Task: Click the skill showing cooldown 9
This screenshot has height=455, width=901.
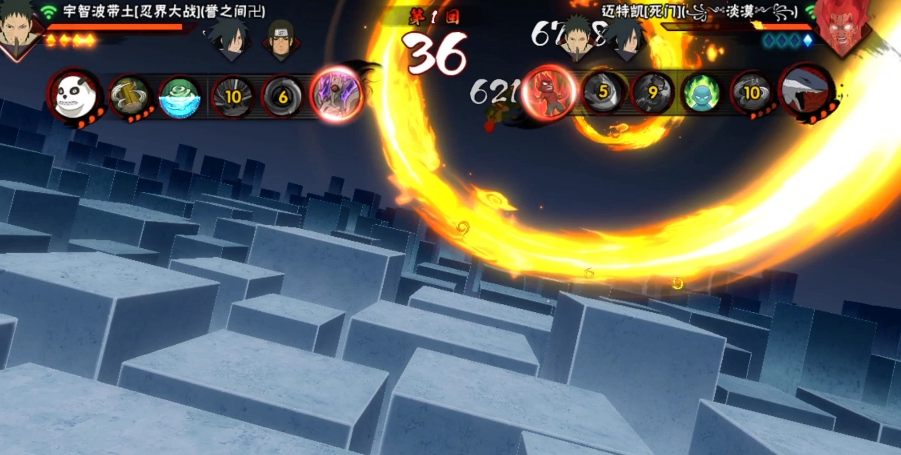Action: click(652, 92)
